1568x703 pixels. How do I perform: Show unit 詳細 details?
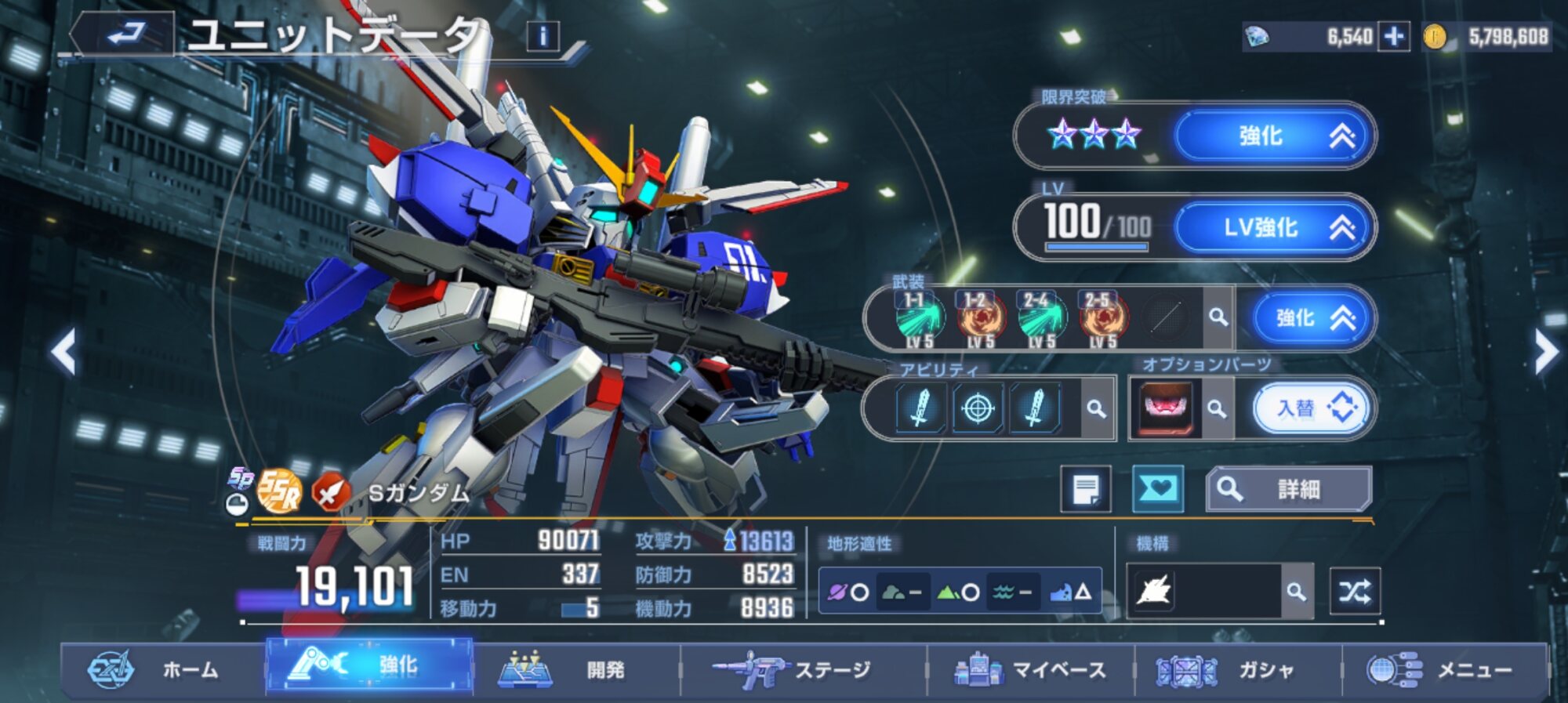(x=1288, y=490)
